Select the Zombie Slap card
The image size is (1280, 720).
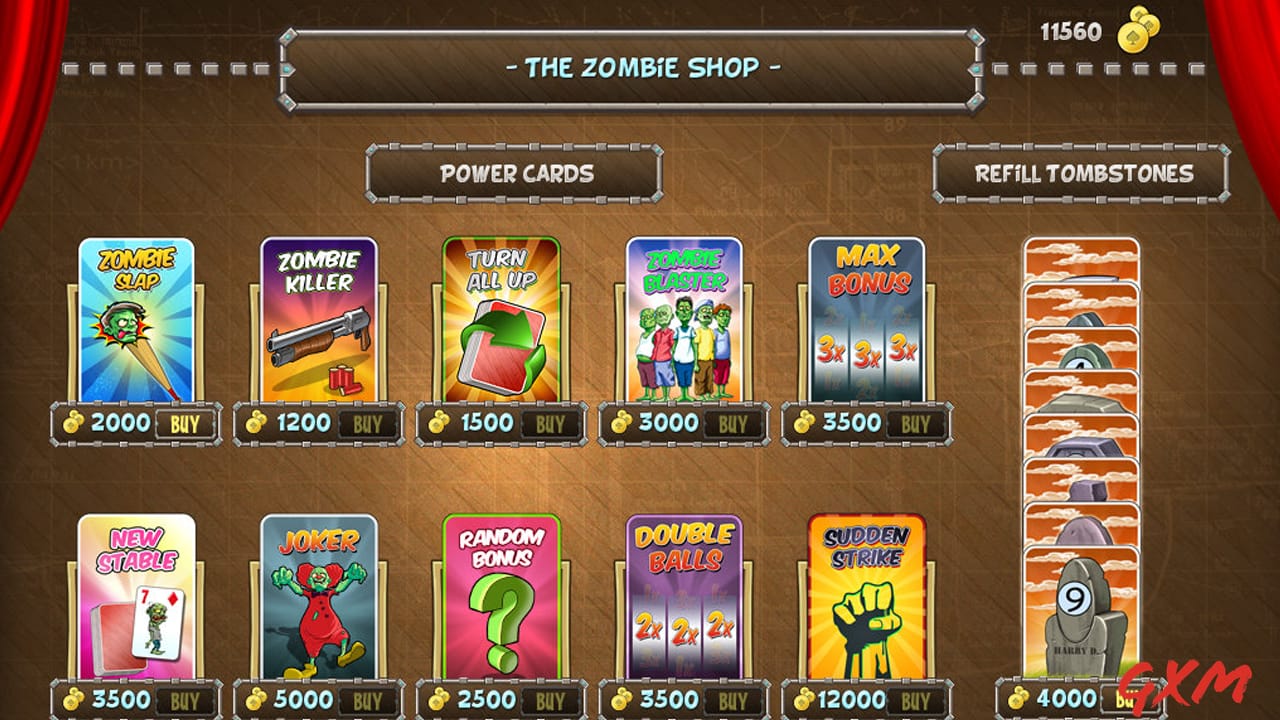[135, 320]
